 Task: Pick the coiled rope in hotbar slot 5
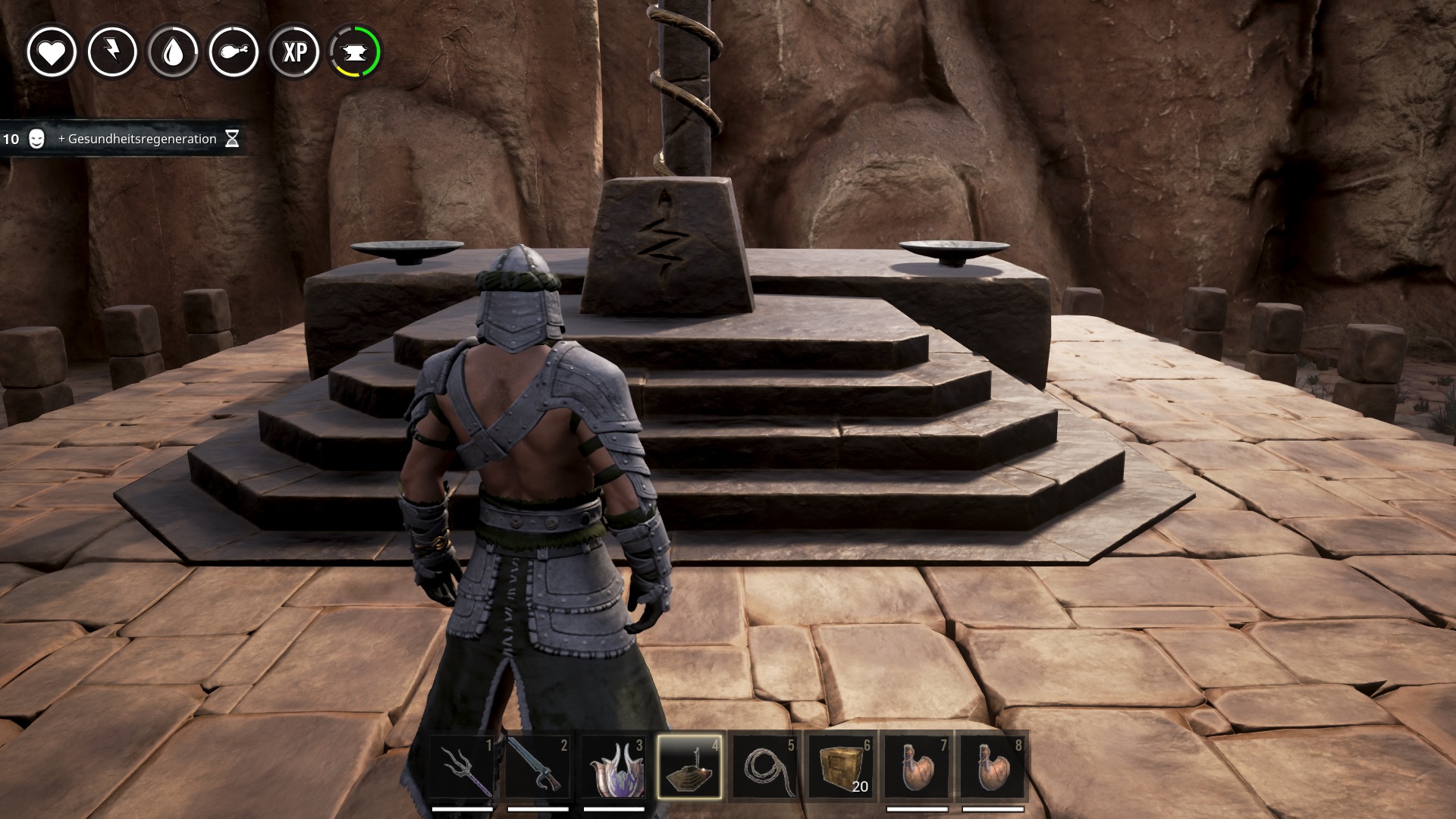pyautogui.click(x=765, y=766)
